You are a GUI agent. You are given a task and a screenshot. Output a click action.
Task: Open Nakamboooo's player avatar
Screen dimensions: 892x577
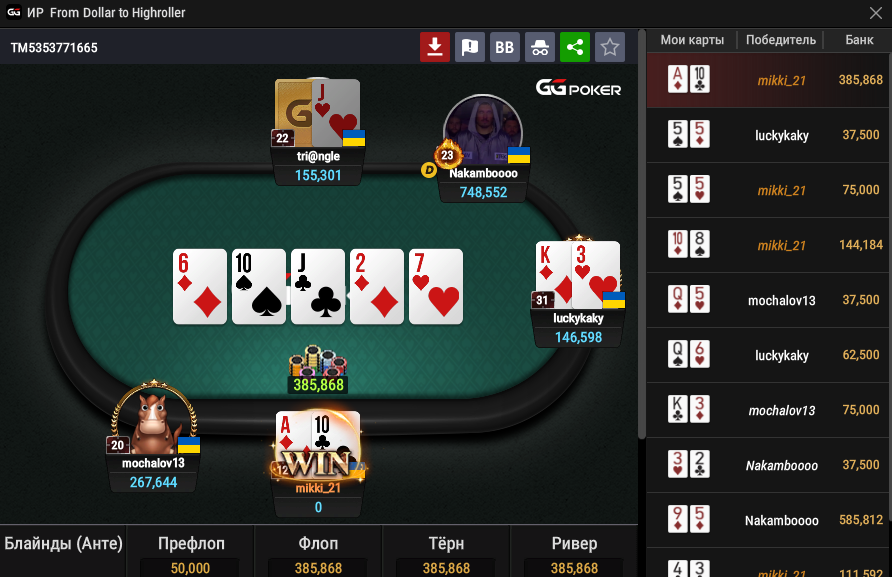[x=483, y=130]
